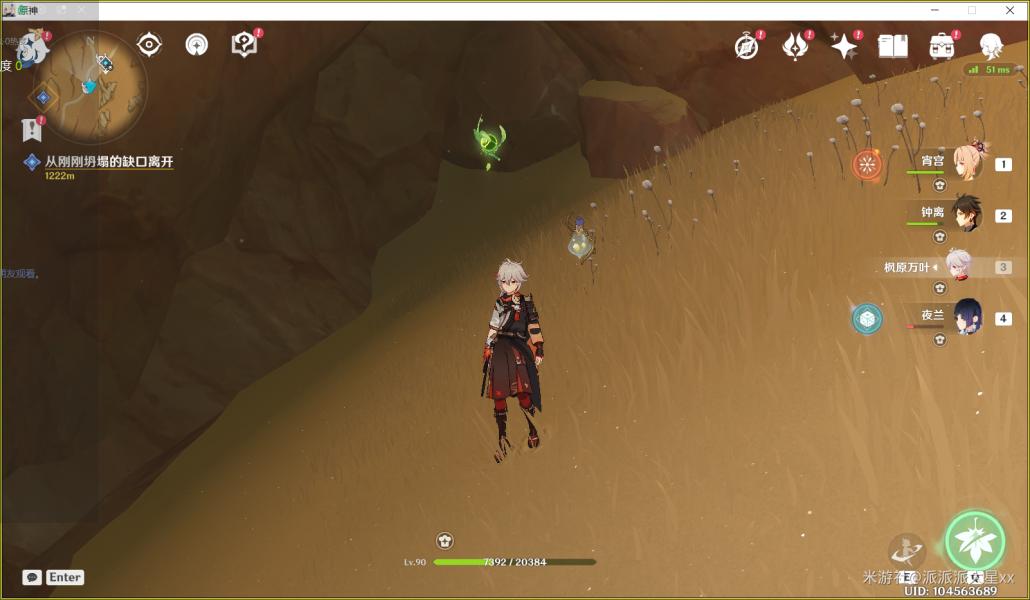Viewport: 1030px width, 600px height.
Task: Use Kazuha's elemental skill
Action: pyautogui.click(x=907, y=552)
